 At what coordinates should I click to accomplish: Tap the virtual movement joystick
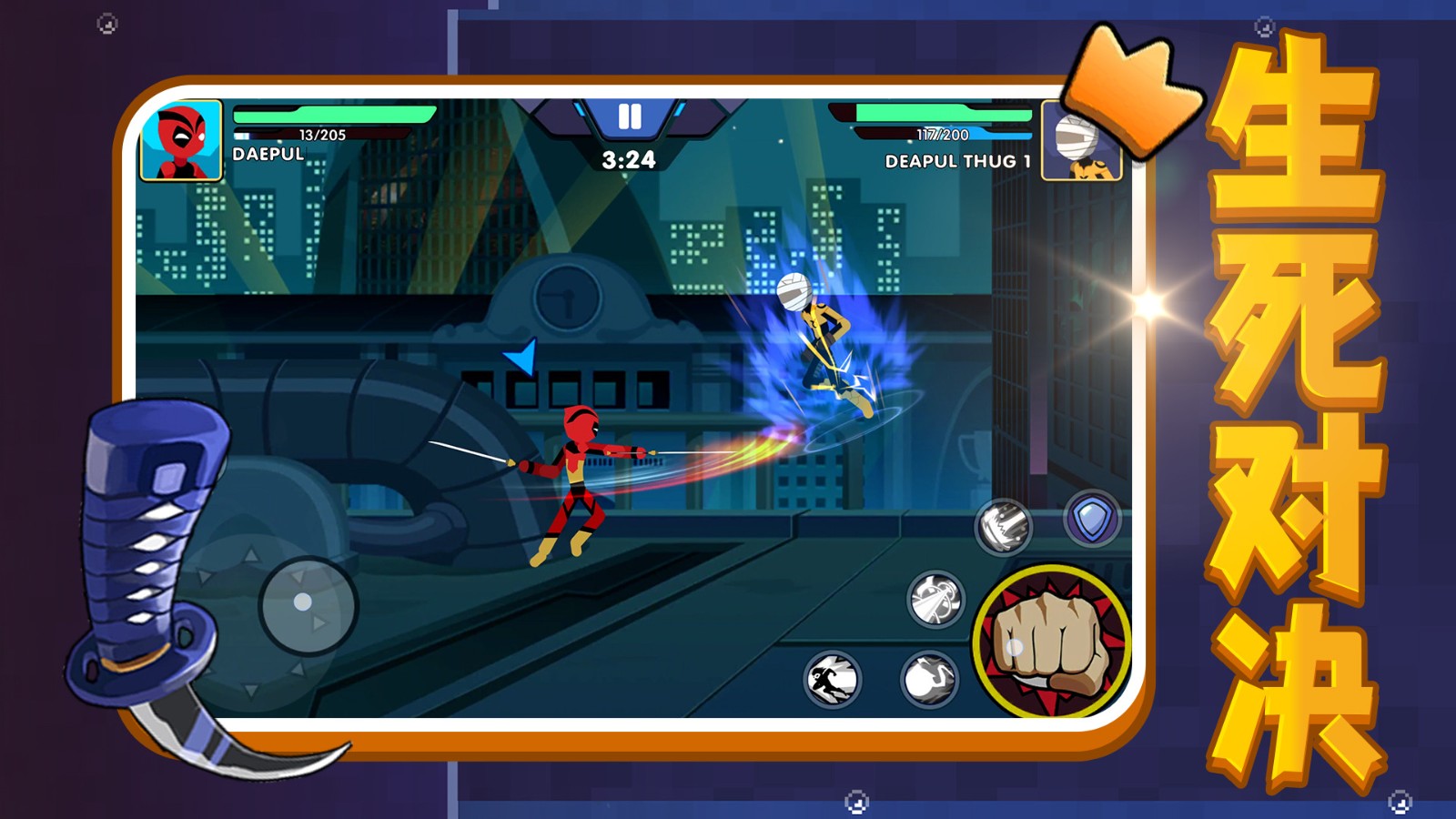[x=306, y=603]
